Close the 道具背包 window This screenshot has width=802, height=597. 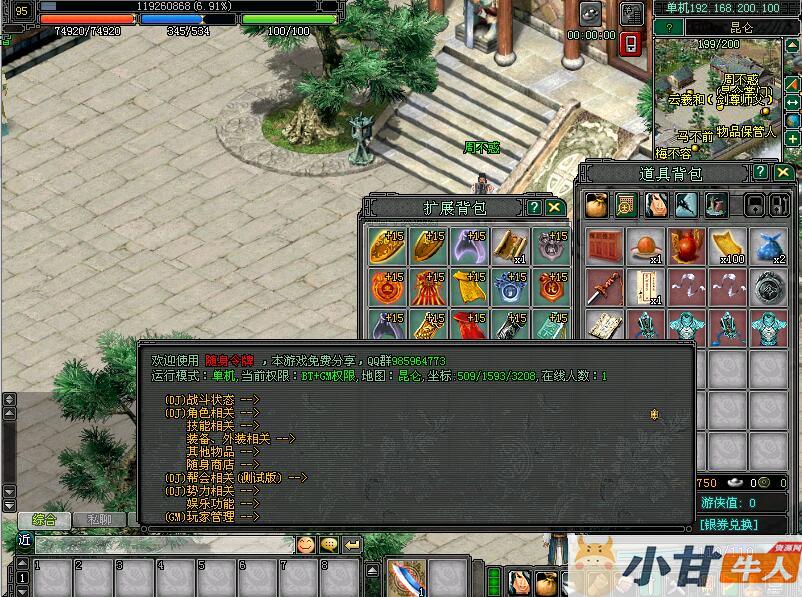(784, 173)
